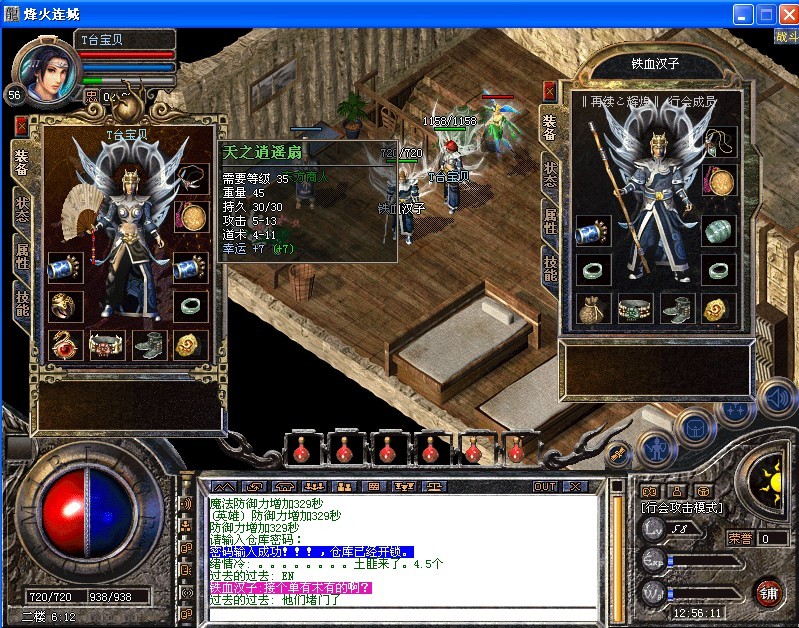Click the belt slot in T台宝贝 panel
This screenshot has height=628, width=799.
(x=105, y=345)
